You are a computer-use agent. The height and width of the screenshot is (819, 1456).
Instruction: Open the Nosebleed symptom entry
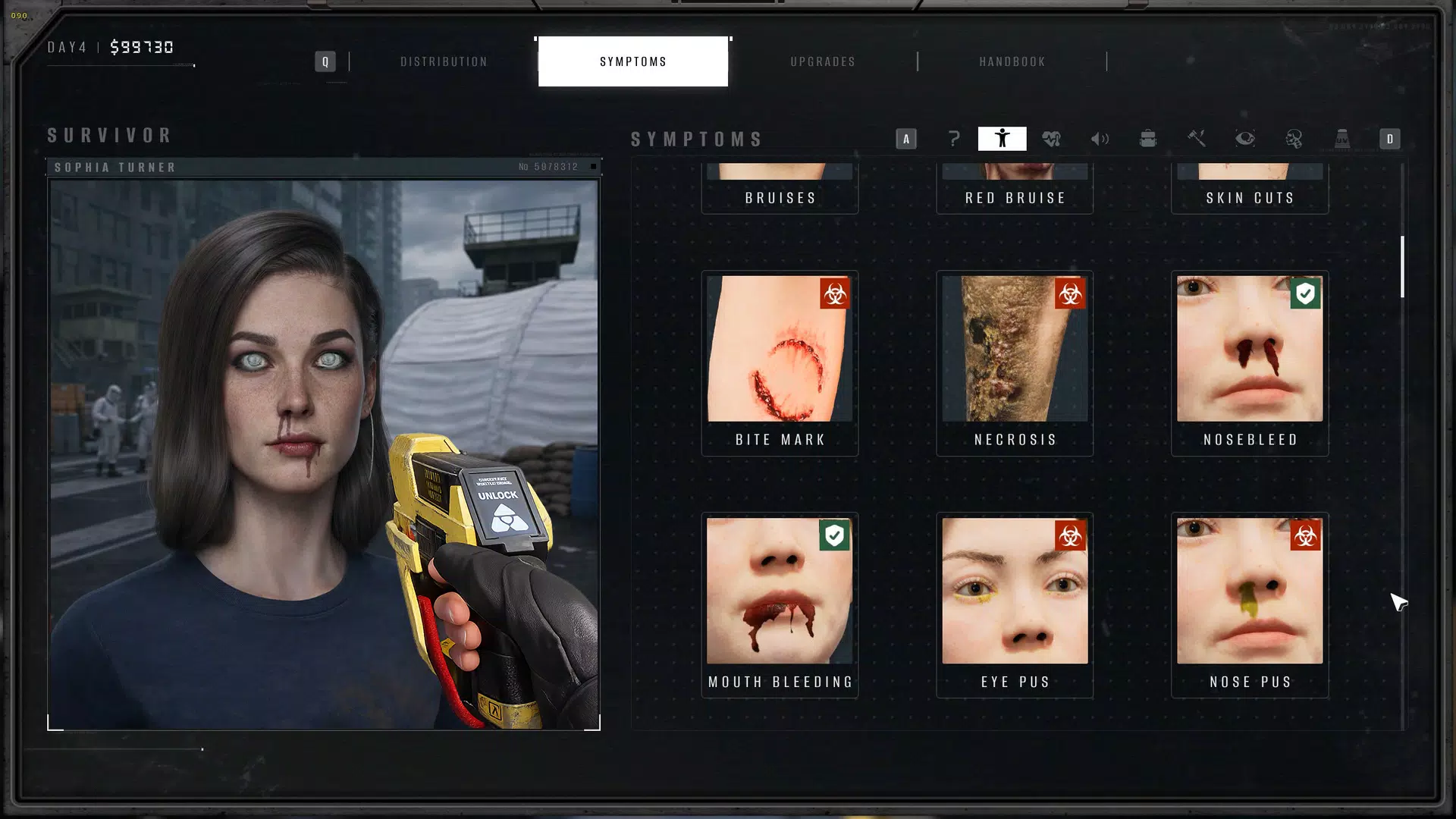click(1250, 363)
